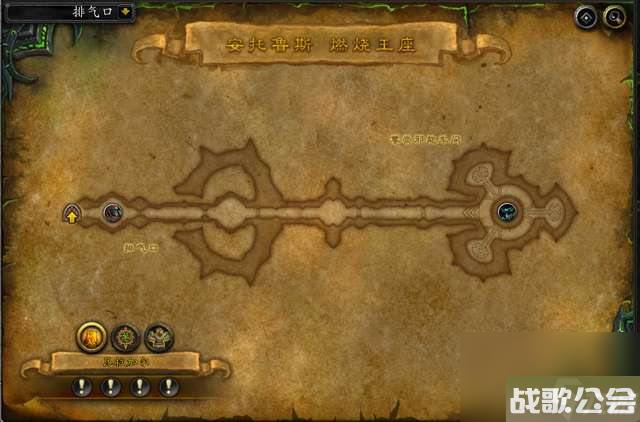The width and height of the screenshot is (640, 422).
Task: Click the glowing orange face icon
Action: 91,336
